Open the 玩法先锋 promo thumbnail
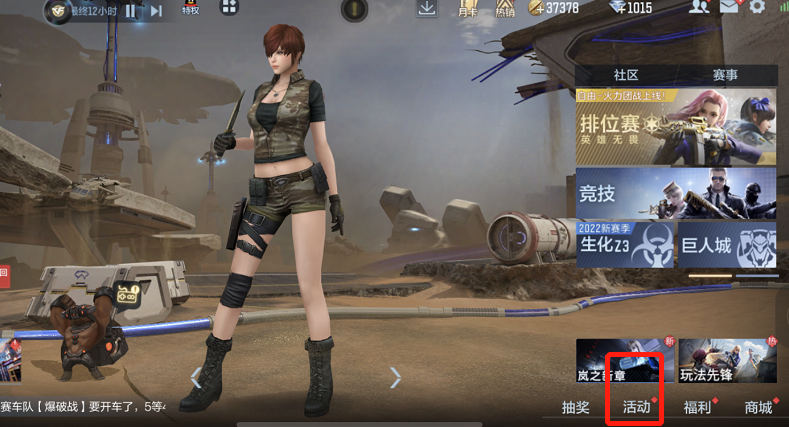789x427 pixels. [x=727, y=361]
